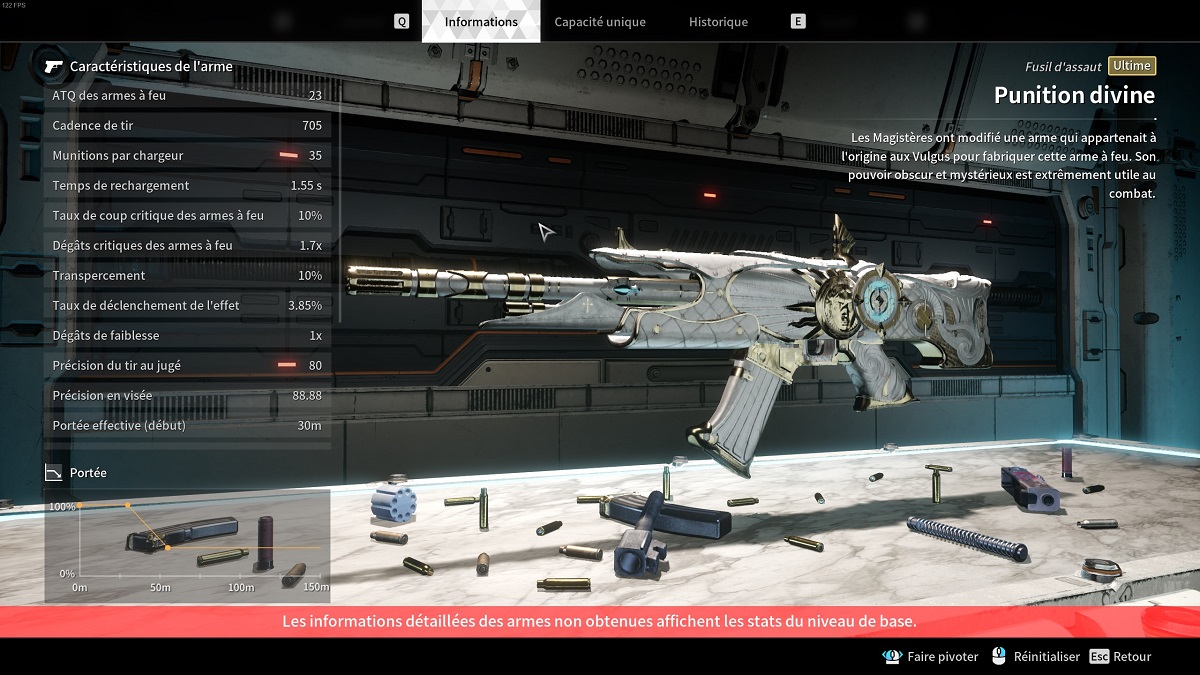Image resolution: width=1200 pixels, height=675 pixels.
Task: Select the Réinitialiser option
Action: click(x=1036, y=657)
